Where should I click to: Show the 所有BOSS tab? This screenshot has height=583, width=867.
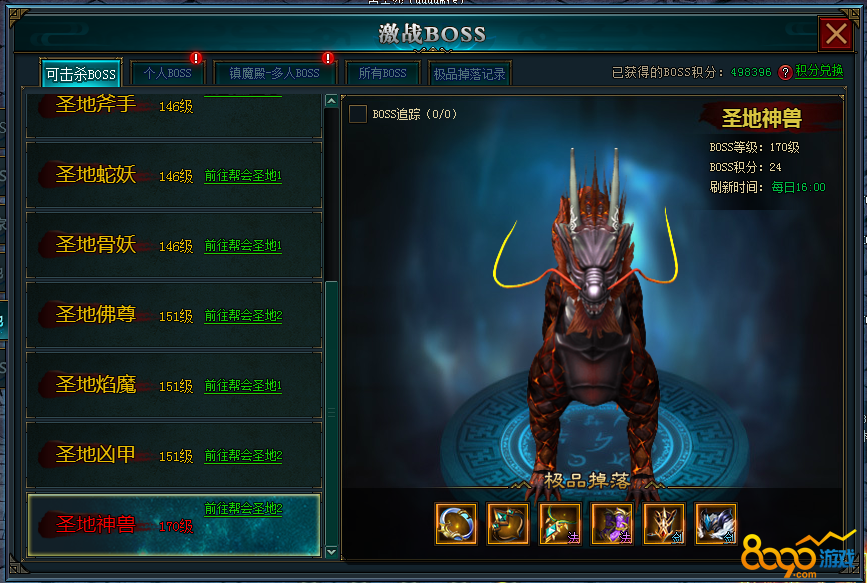point(382,73)
